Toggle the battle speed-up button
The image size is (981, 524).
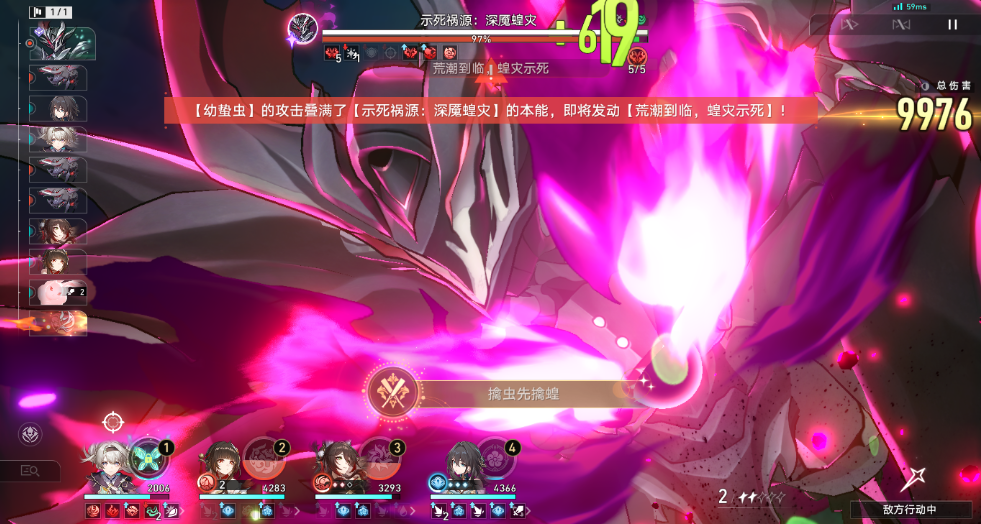point(850,24)
